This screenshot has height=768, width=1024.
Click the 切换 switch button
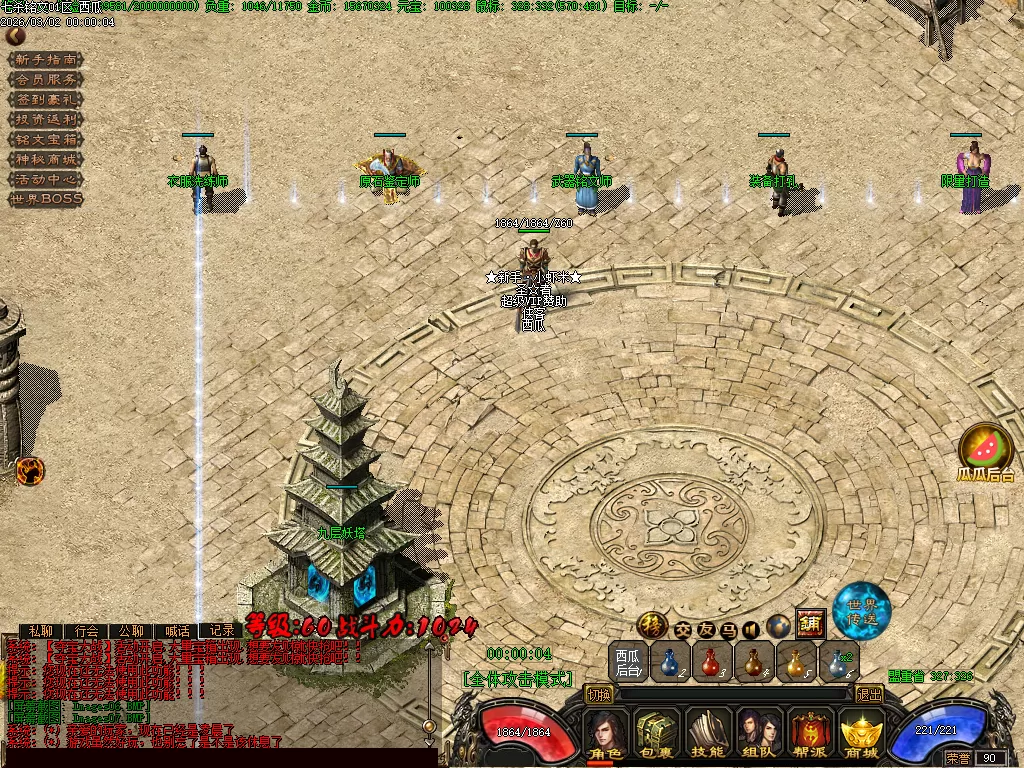599,694
